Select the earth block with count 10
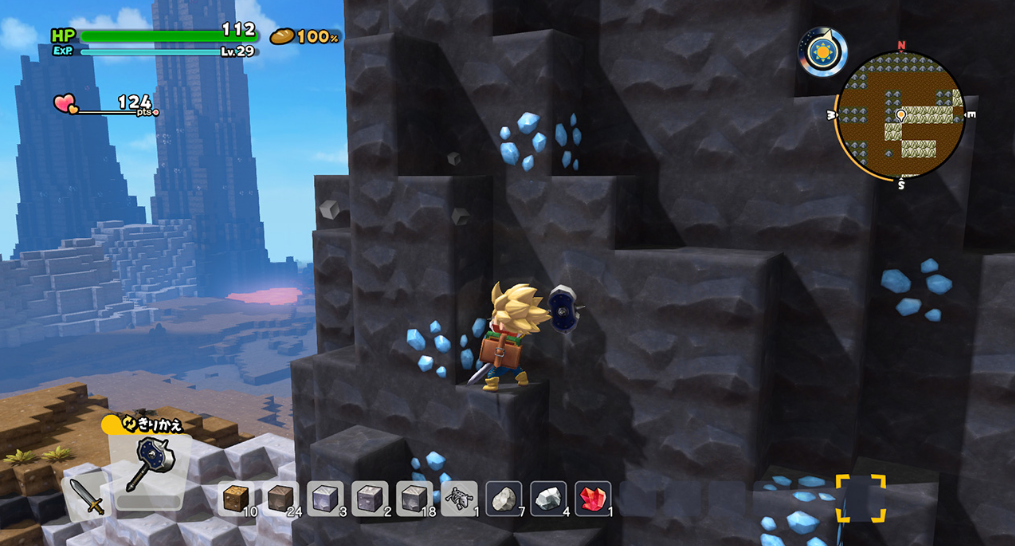This screenshot has height=546, width=1015. tap(236, 498)
